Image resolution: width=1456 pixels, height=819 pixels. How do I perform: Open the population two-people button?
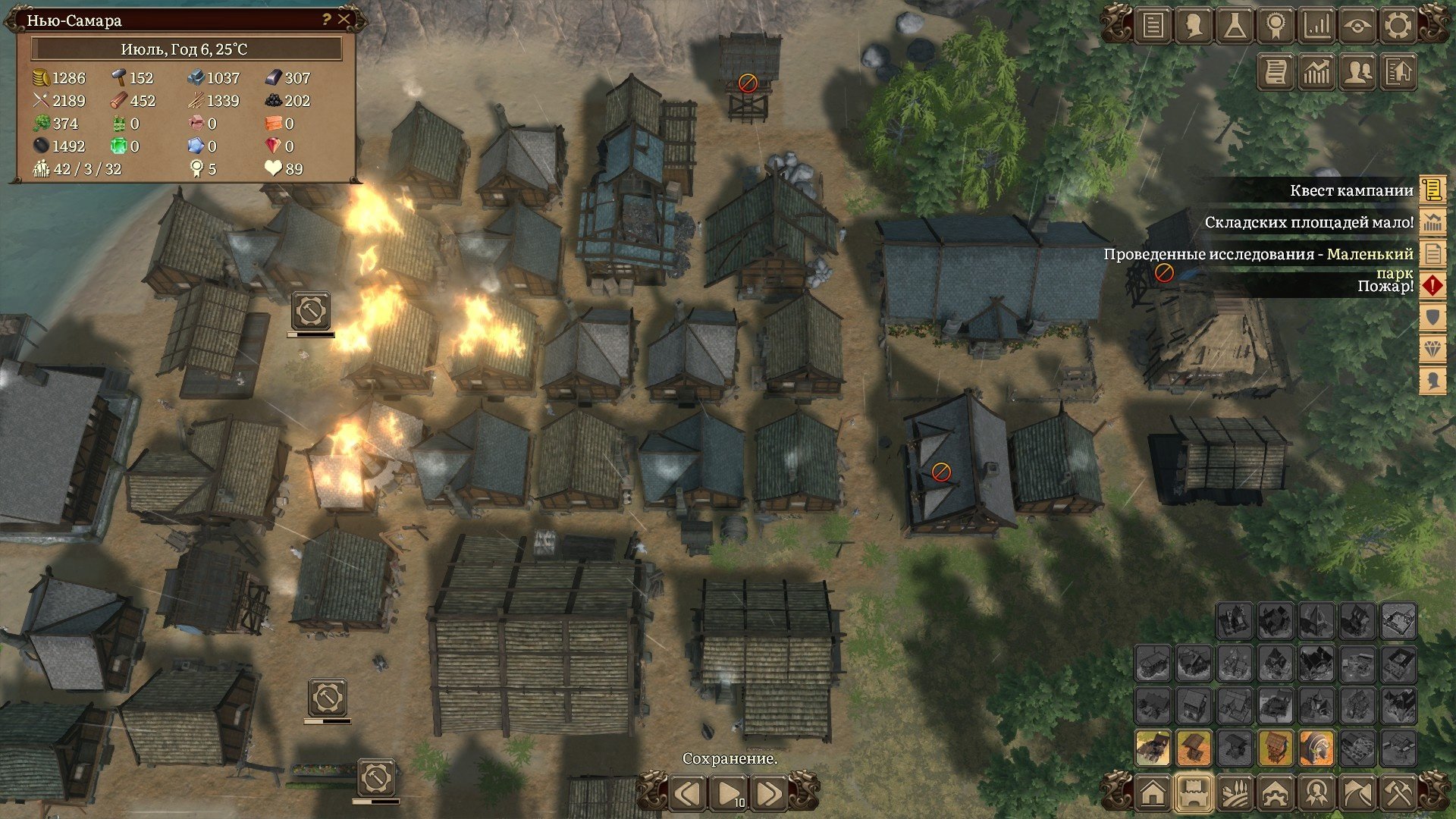[x=1357, y=72]
